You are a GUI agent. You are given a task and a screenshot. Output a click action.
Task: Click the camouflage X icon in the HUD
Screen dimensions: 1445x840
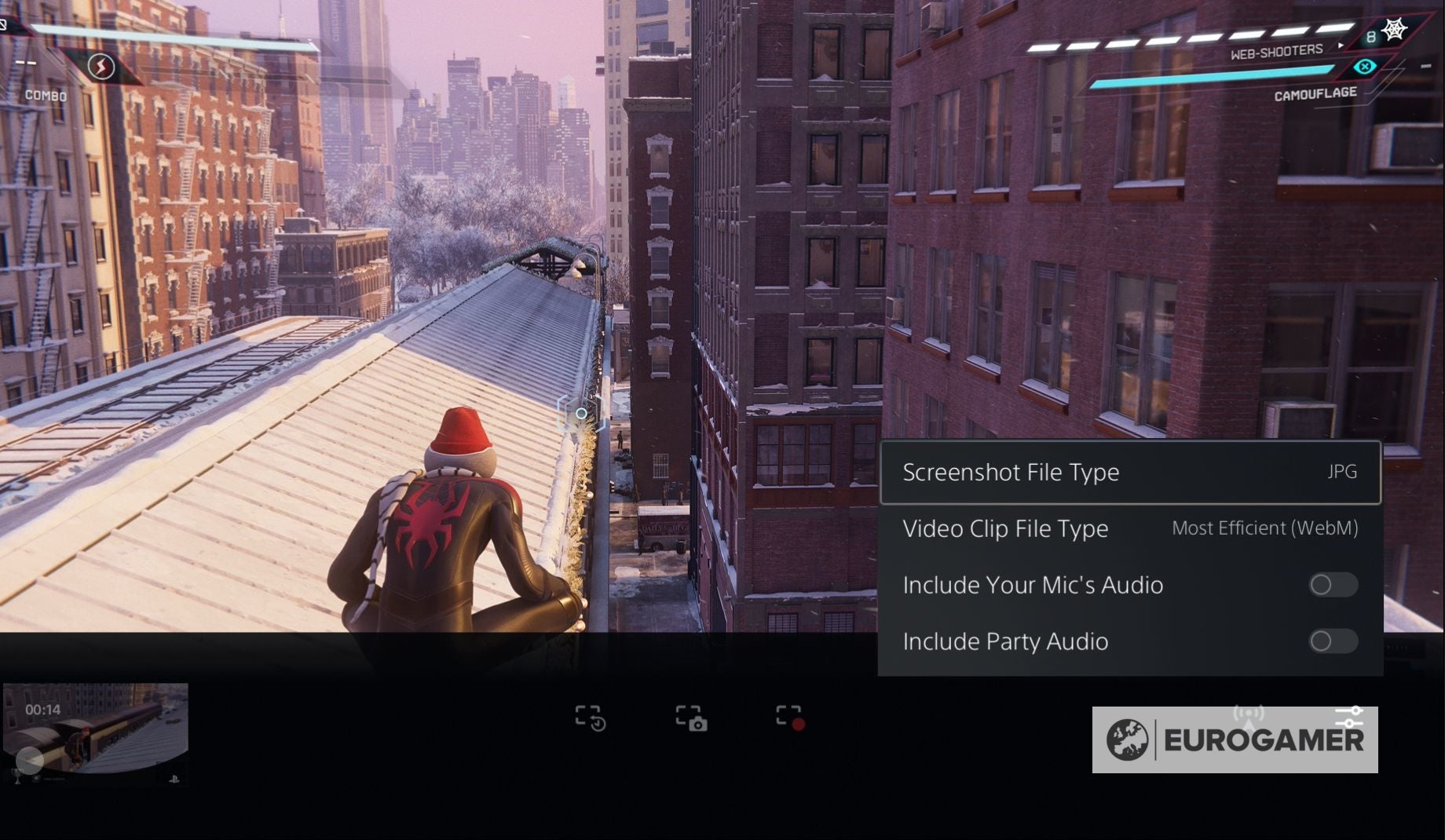(x=1366, y=68)
